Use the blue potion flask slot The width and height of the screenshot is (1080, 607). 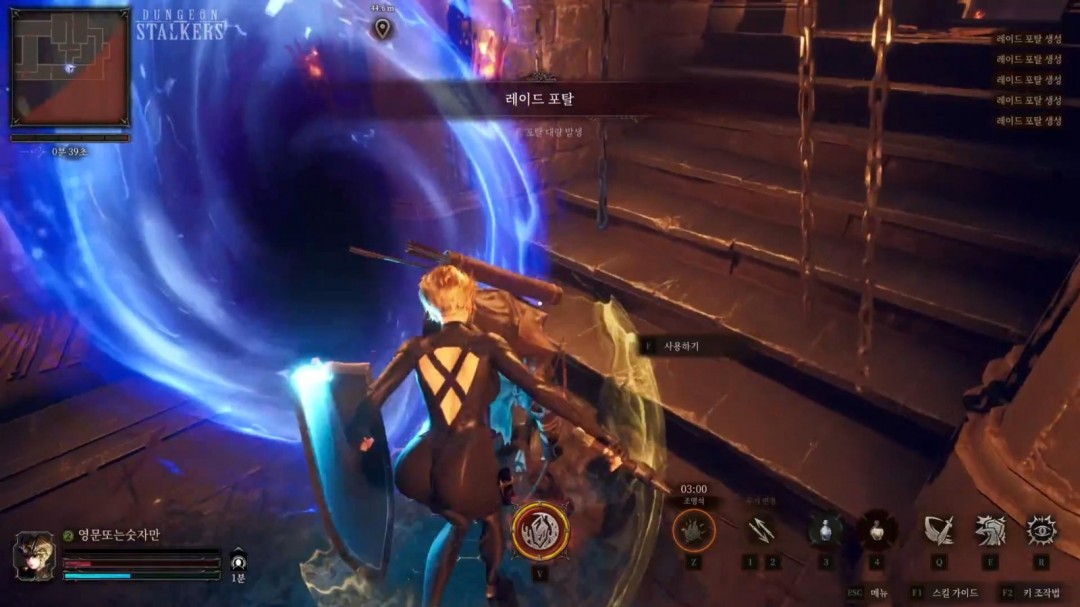coord(825,530)
